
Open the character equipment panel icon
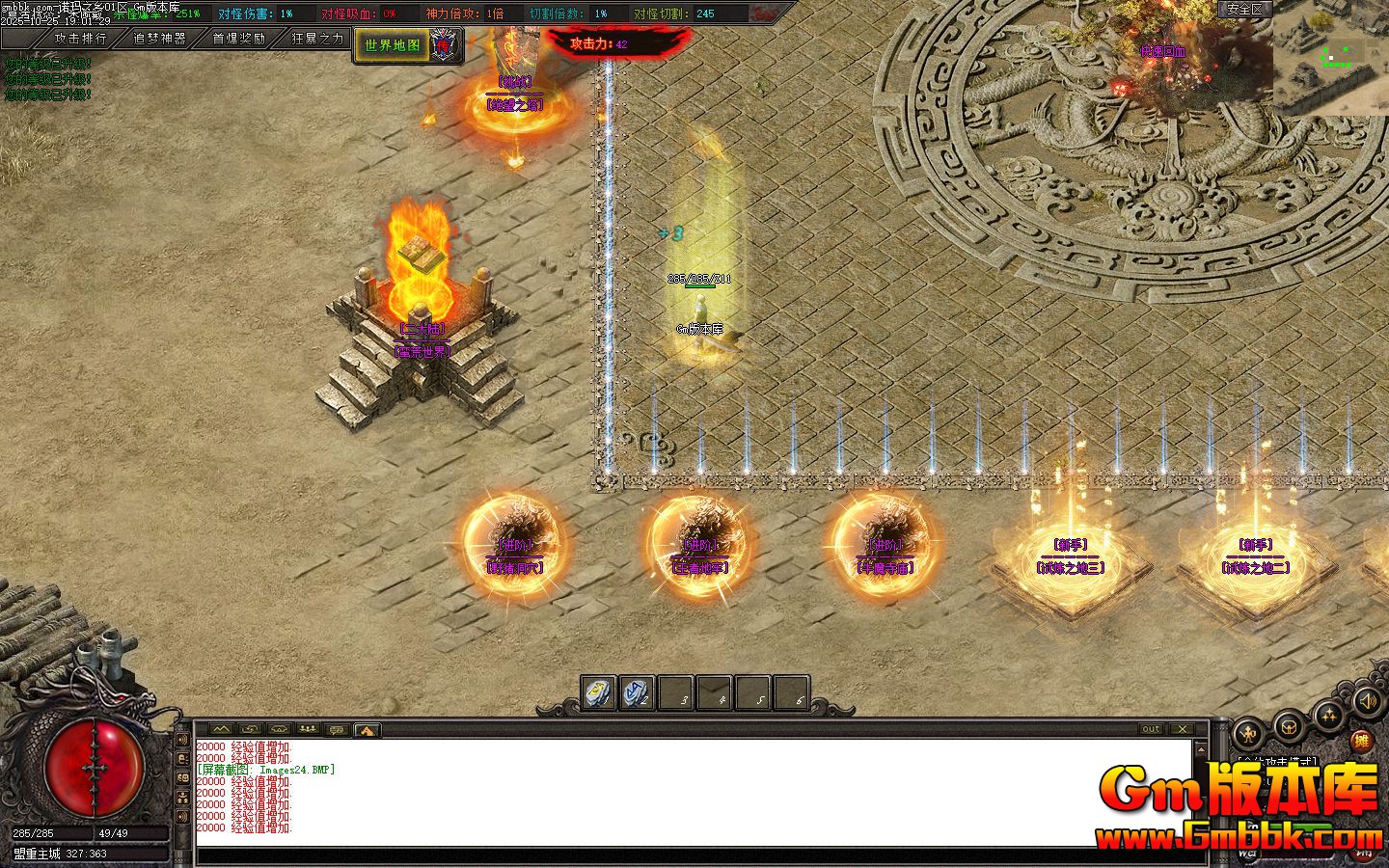point(1250,735)
